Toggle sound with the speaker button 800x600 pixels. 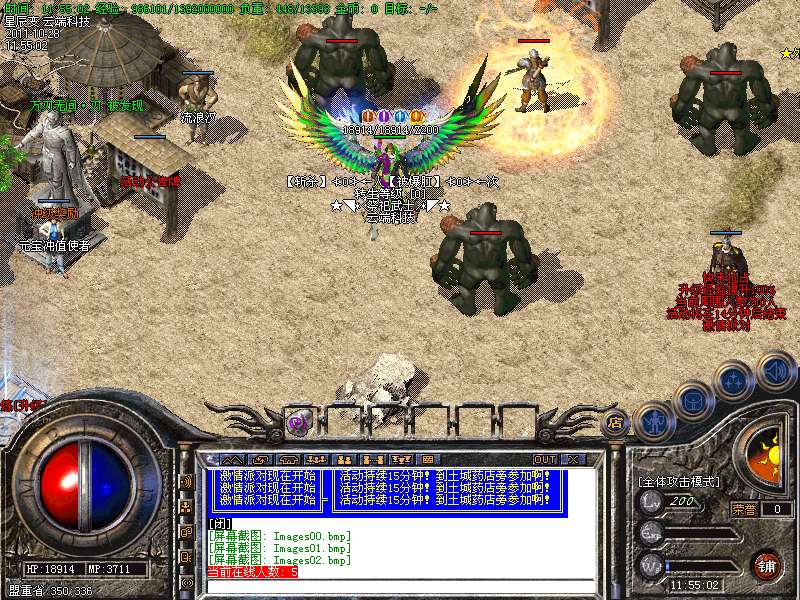775,369
